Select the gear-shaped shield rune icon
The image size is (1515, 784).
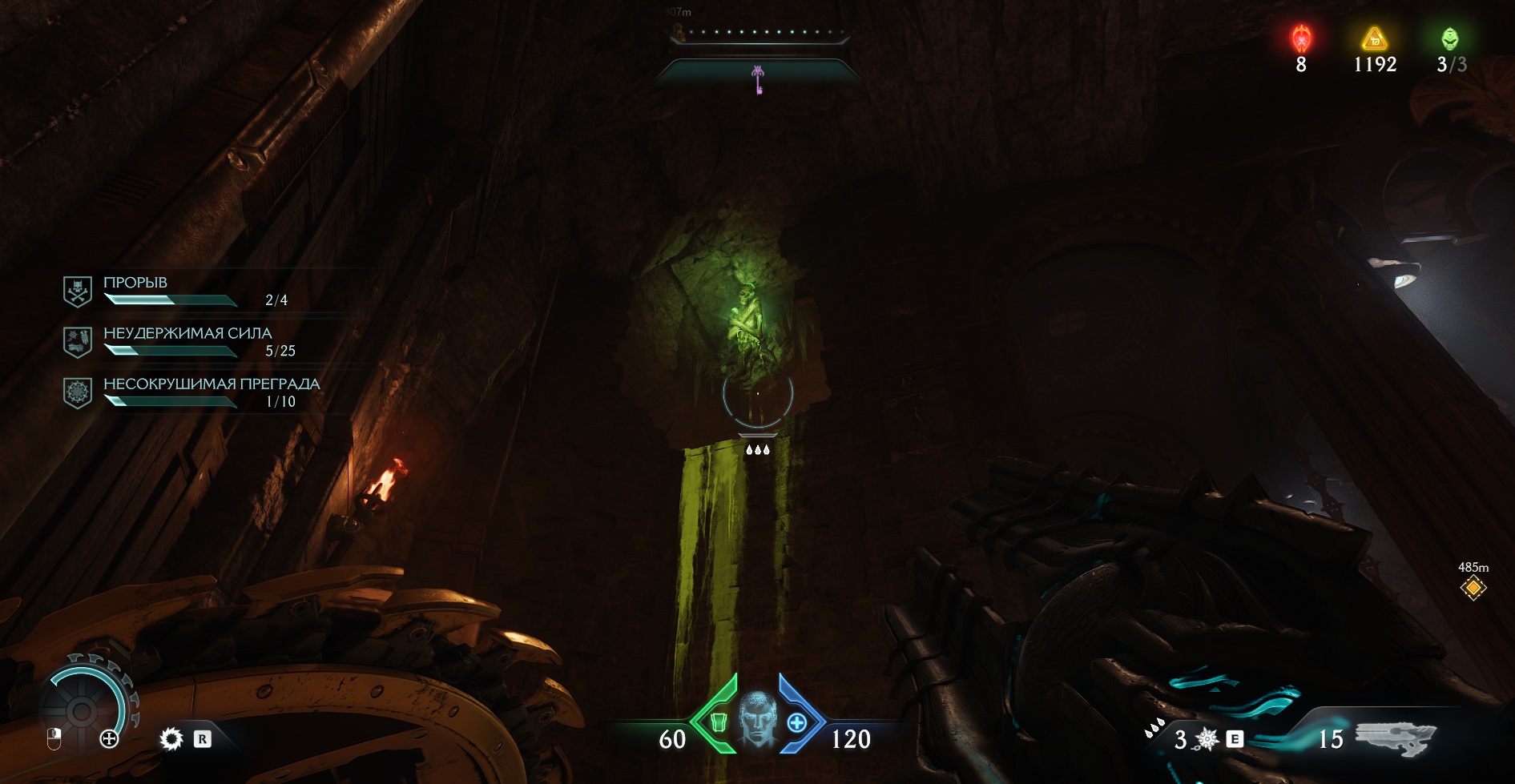tap(171, 738)
